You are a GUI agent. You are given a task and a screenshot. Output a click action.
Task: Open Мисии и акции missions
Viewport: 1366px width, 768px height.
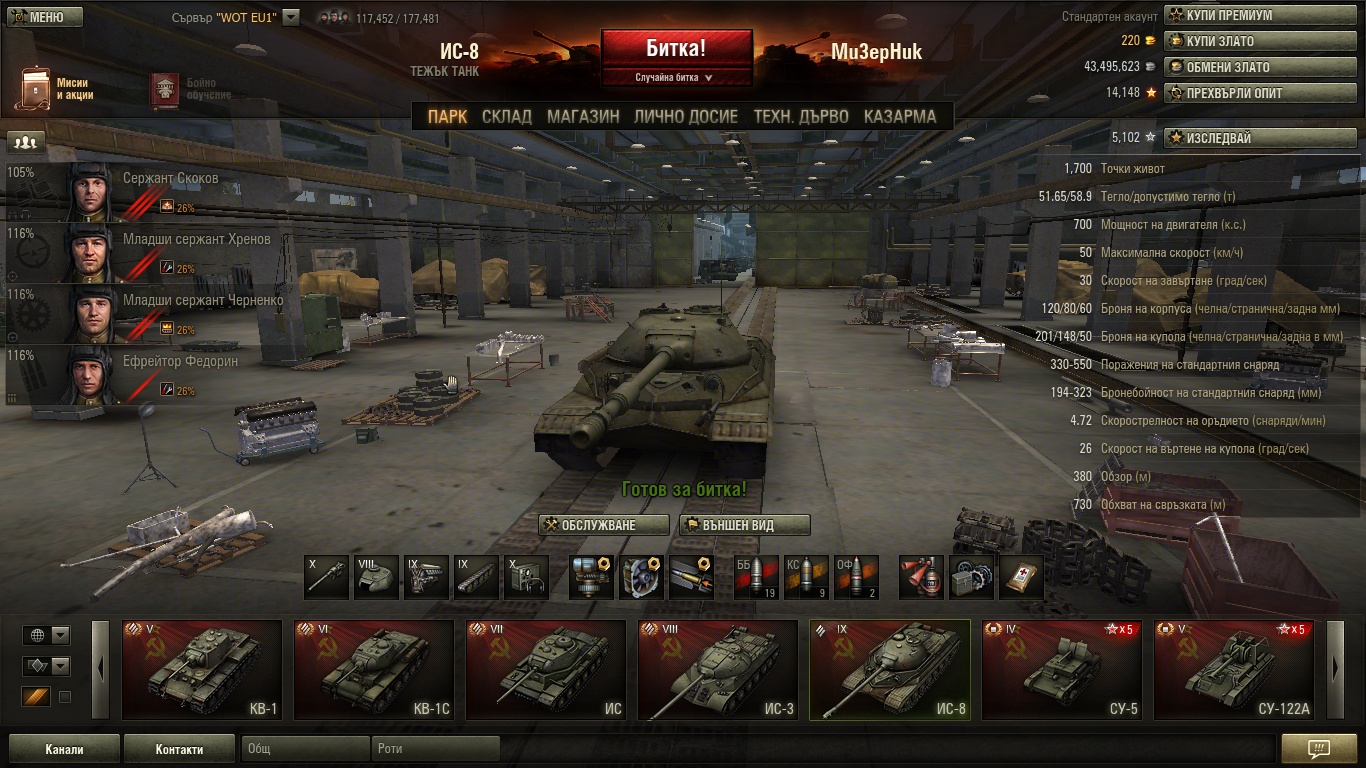pos(55,89)
